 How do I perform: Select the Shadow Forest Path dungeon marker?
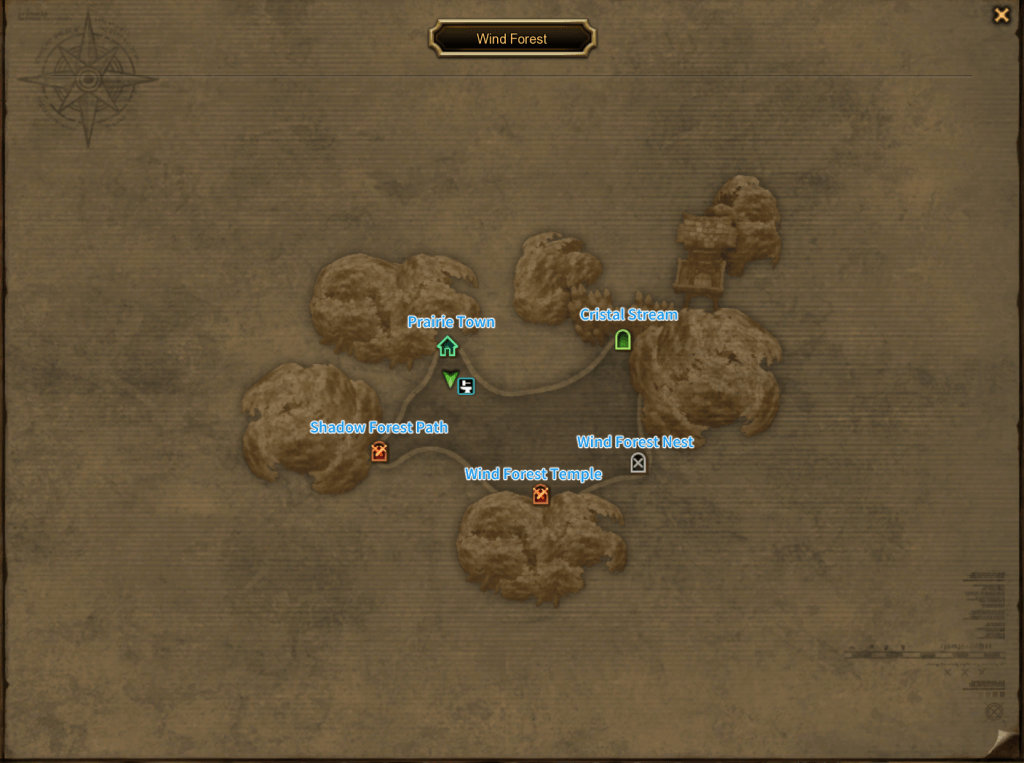coord(379,453)
